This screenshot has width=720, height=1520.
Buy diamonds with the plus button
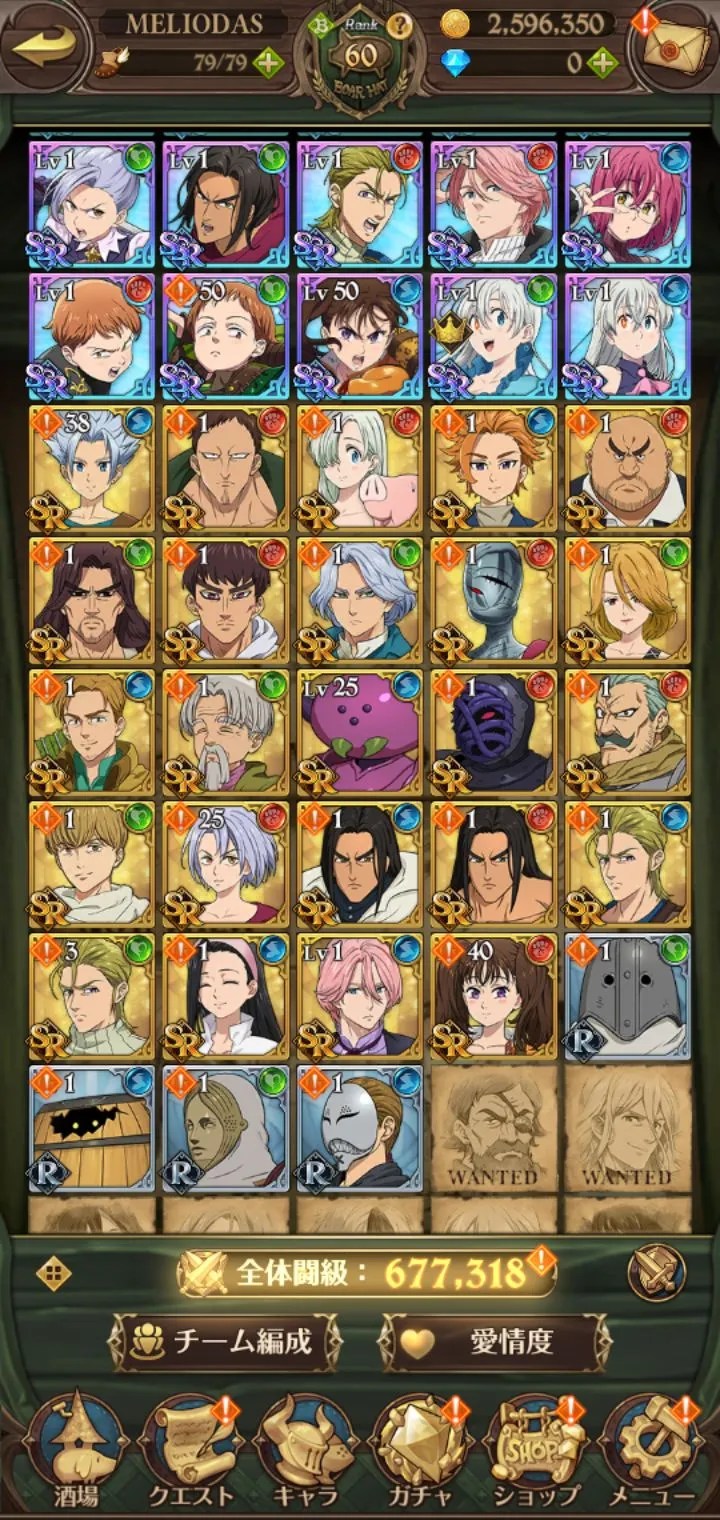point(602,63)
